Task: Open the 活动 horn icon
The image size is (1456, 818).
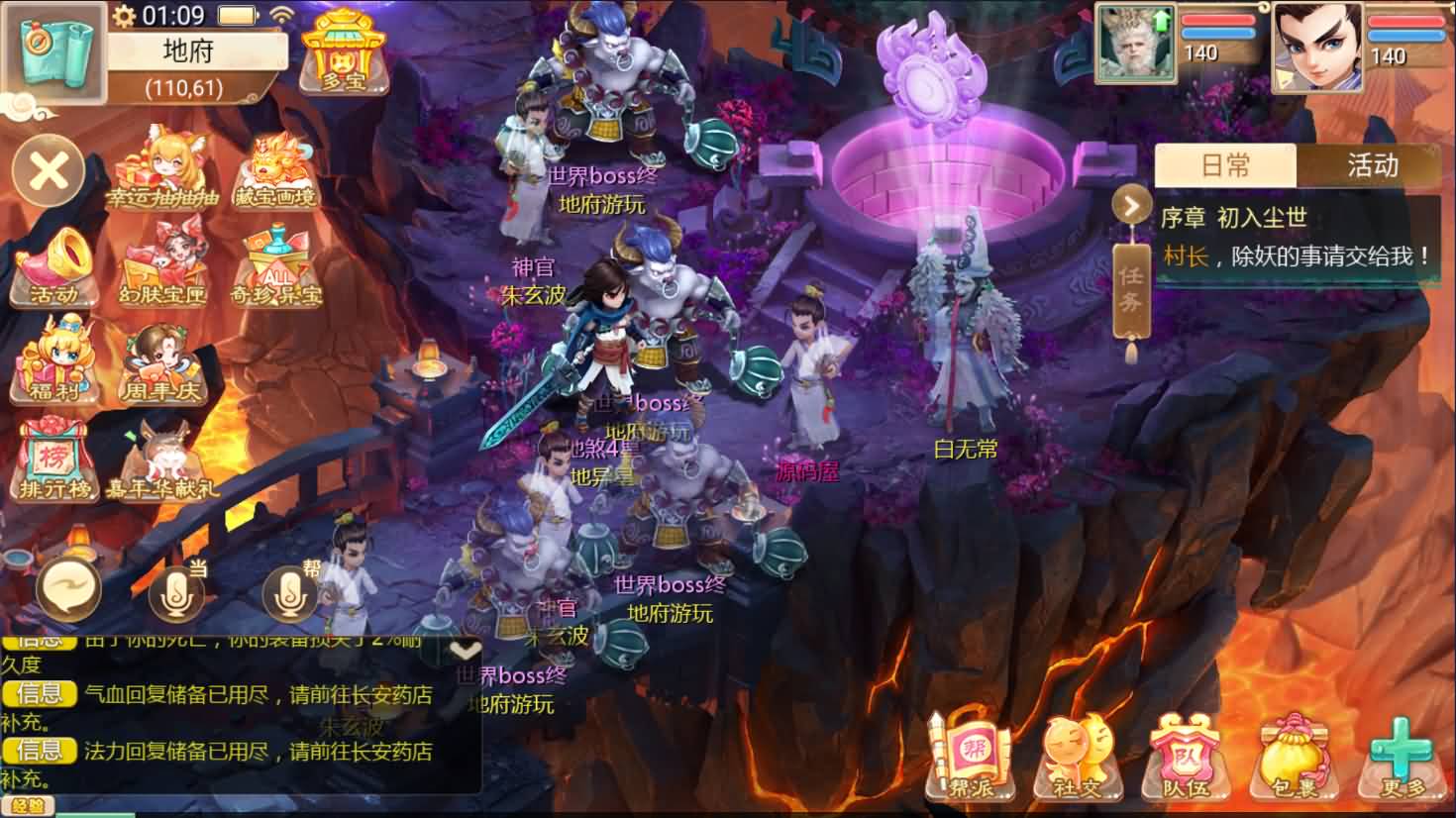Action: pyautogui.click(x=54, y=266)
